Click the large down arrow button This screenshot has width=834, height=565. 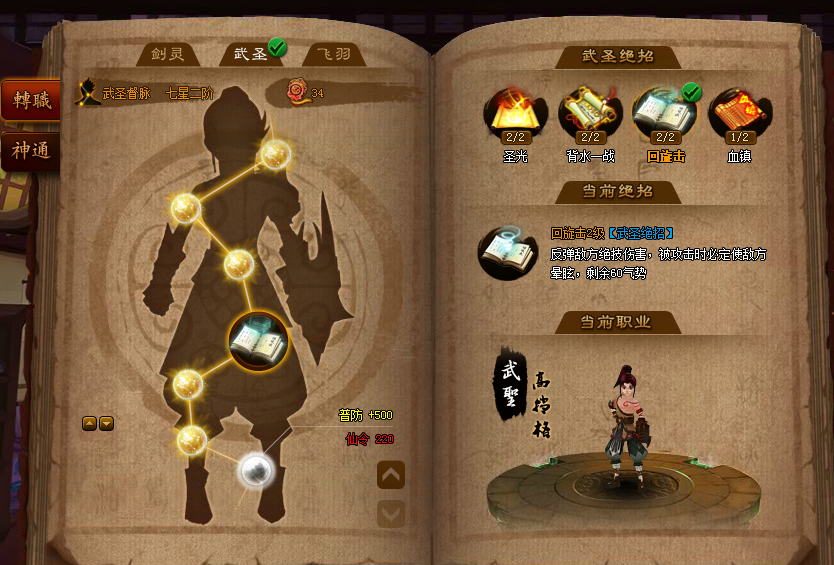391,513
